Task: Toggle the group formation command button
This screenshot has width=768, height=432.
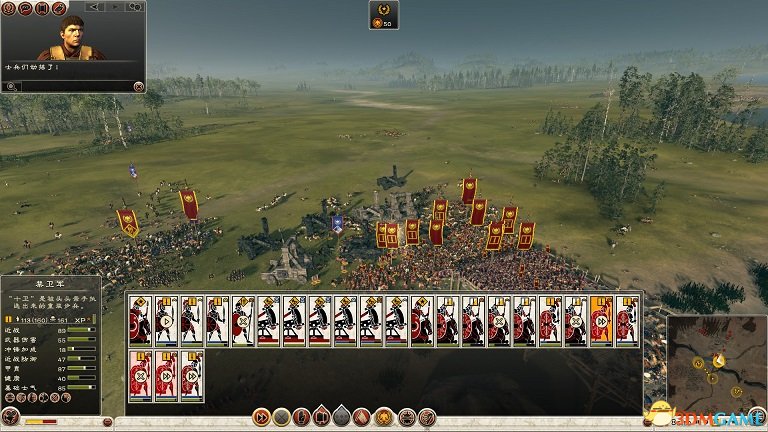Action: click(x=322, y=416)
